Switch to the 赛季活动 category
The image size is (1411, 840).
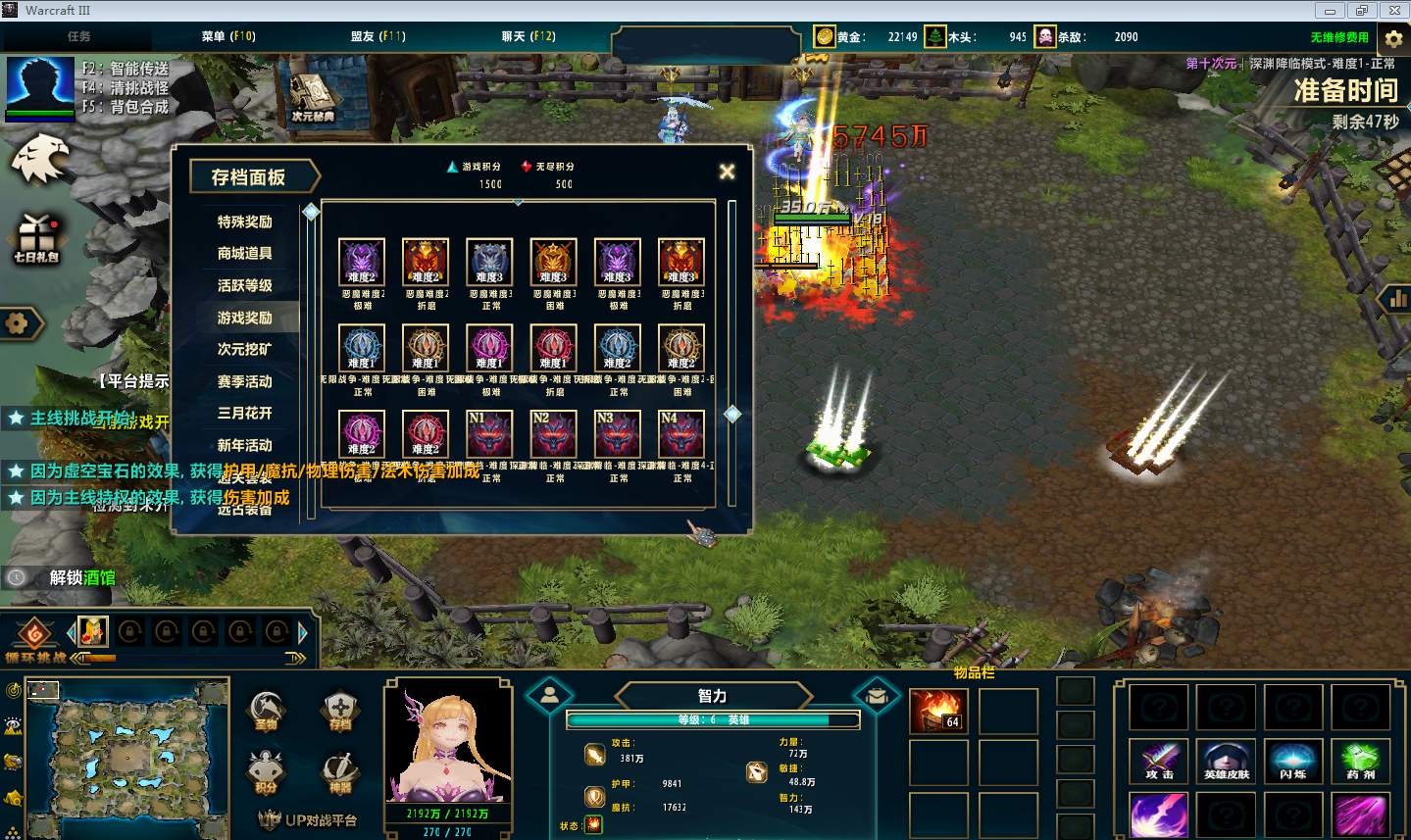click(244, 381)
